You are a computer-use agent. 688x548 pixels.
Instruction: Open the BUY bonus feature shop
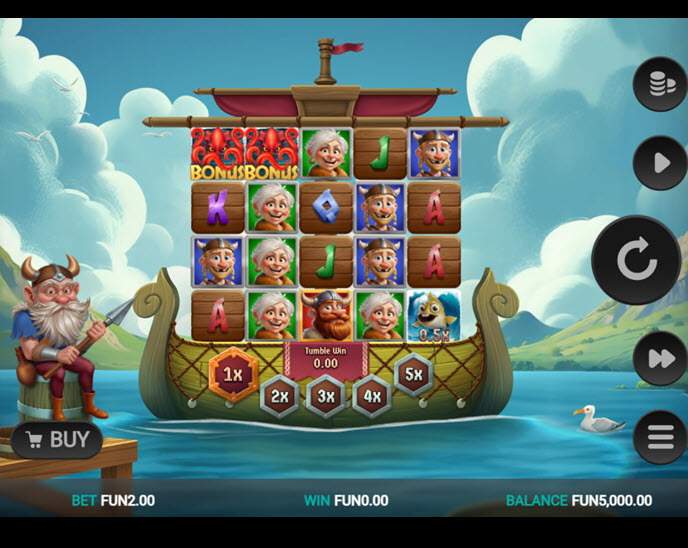(58, 440)
